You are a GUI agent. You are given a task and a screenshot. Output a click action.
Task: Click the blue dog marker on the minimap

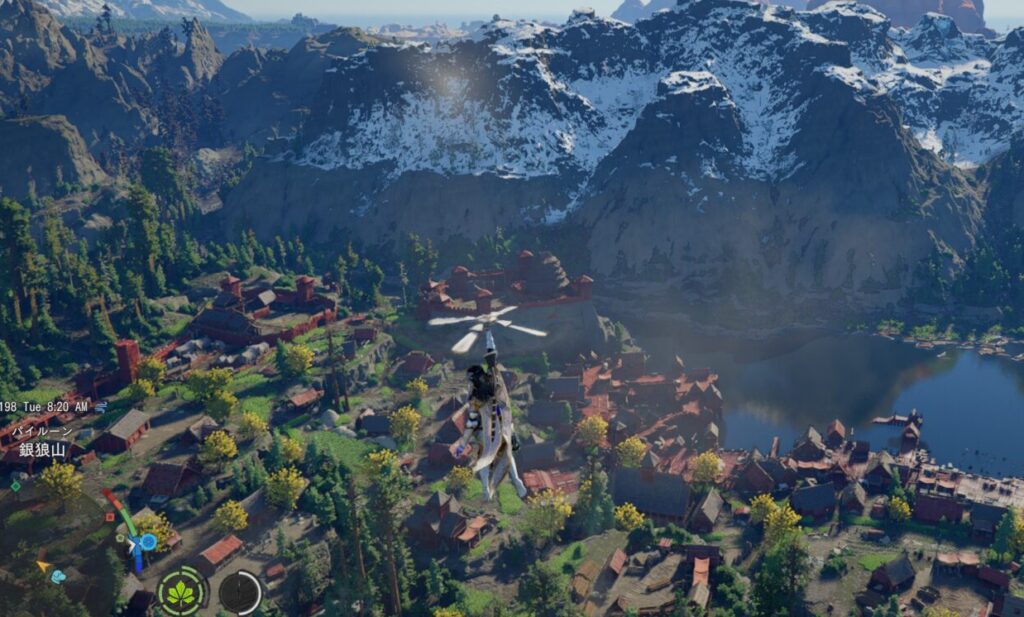click(x=58, y=577)
